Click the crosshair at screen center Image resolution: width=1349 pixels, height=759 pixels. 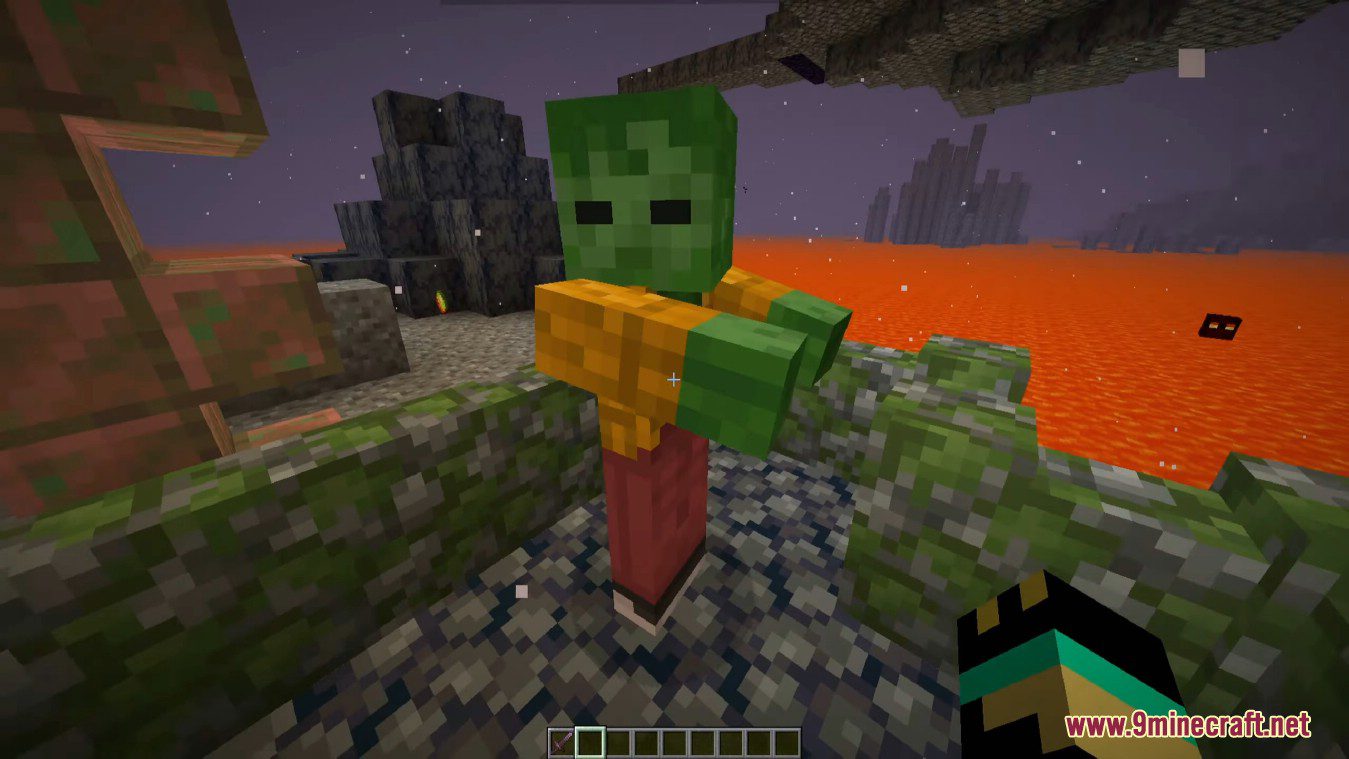point(674,379)
